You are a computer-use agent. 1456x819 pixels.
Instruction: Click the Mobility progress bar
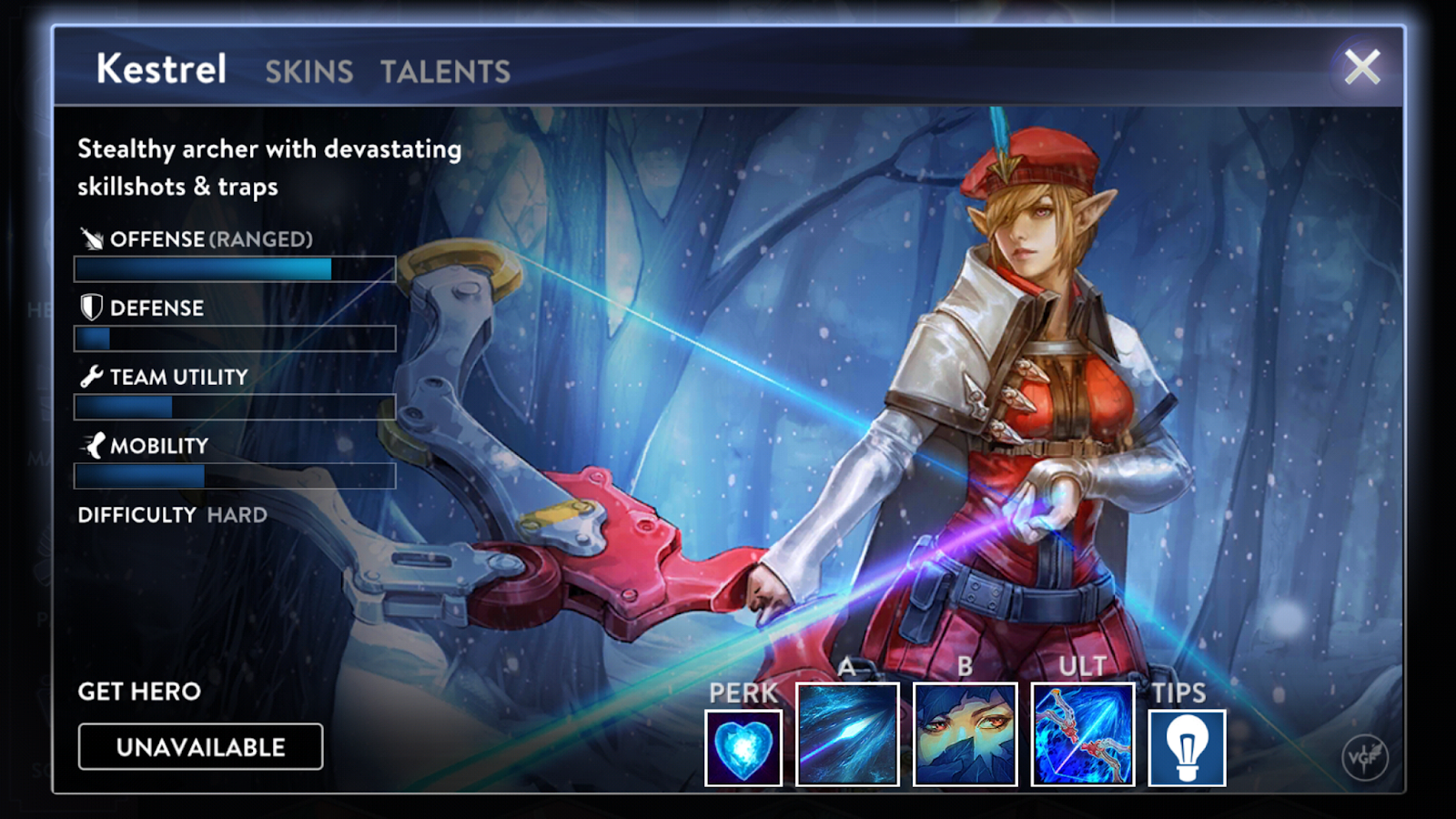pyautogui.click(x=234, y=476)
